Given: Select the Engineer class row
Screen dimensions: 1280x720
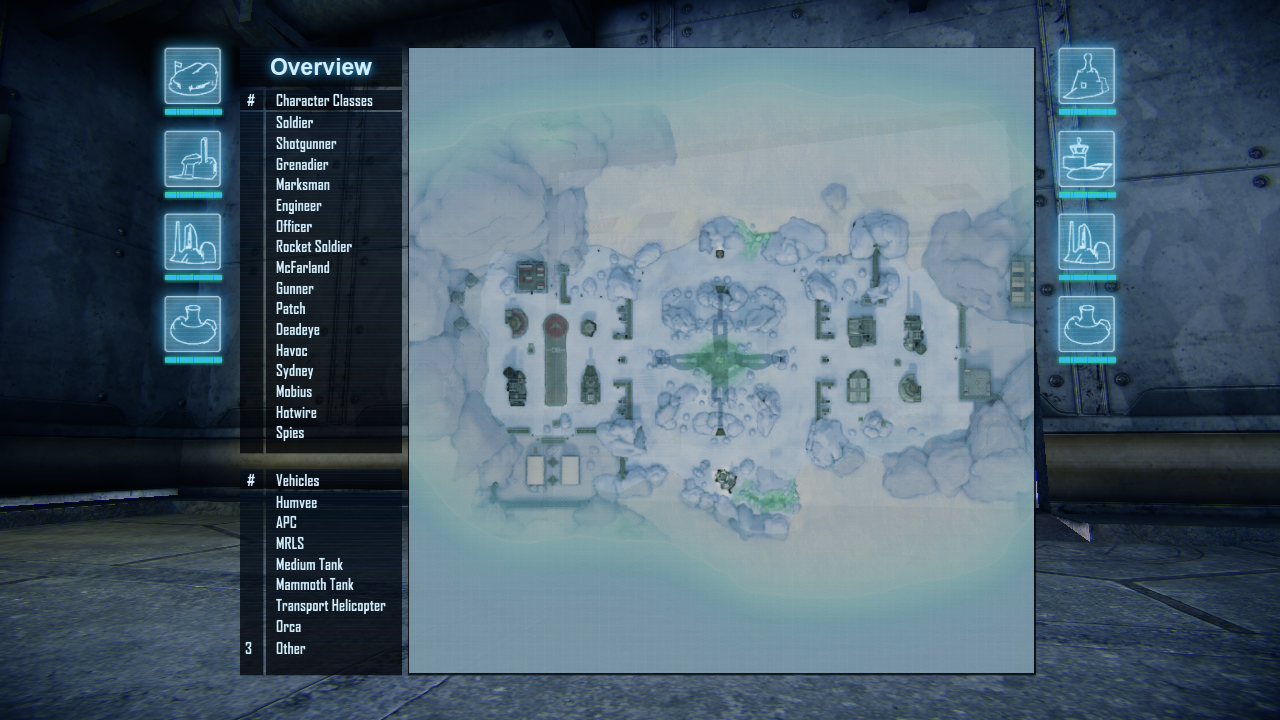Looking at the screenshot, I should (x=299, y=206).
